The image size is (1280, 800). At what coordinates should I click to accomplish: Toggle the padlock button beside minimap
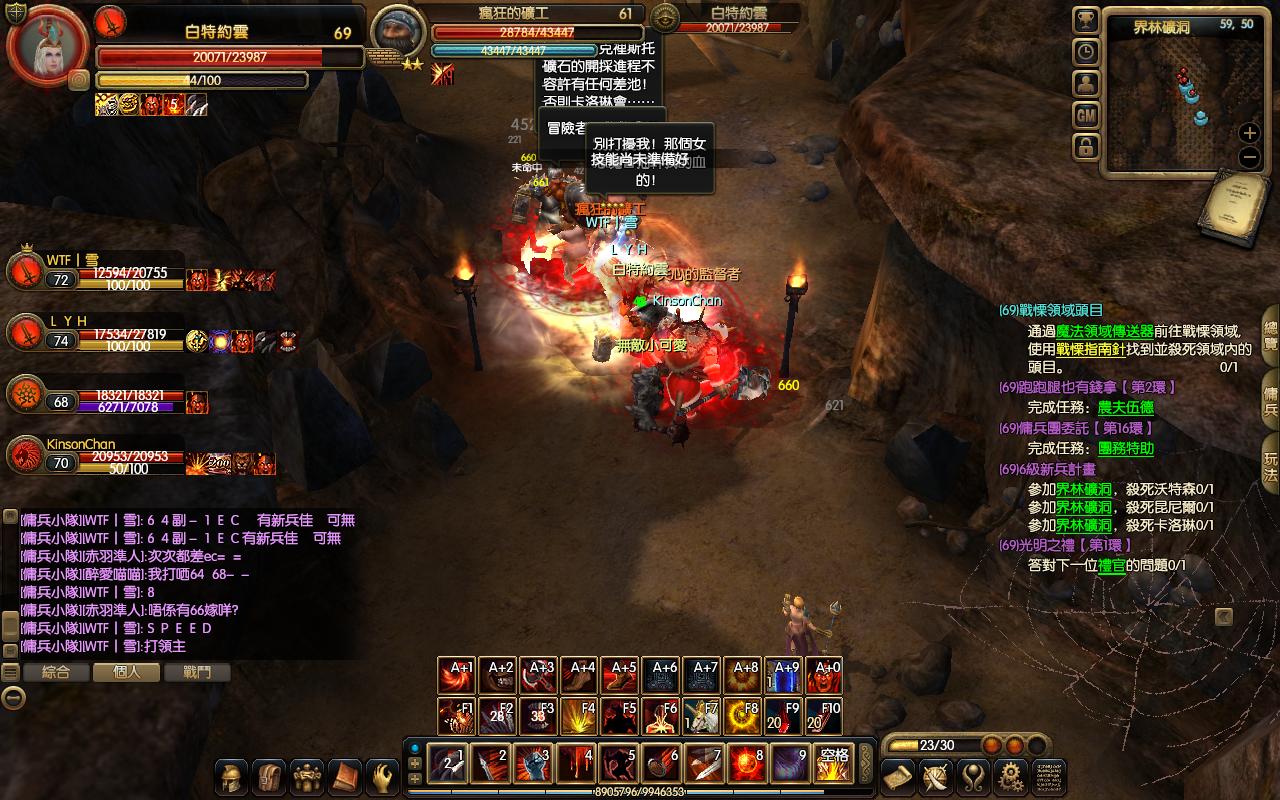tap(1086, 148)
